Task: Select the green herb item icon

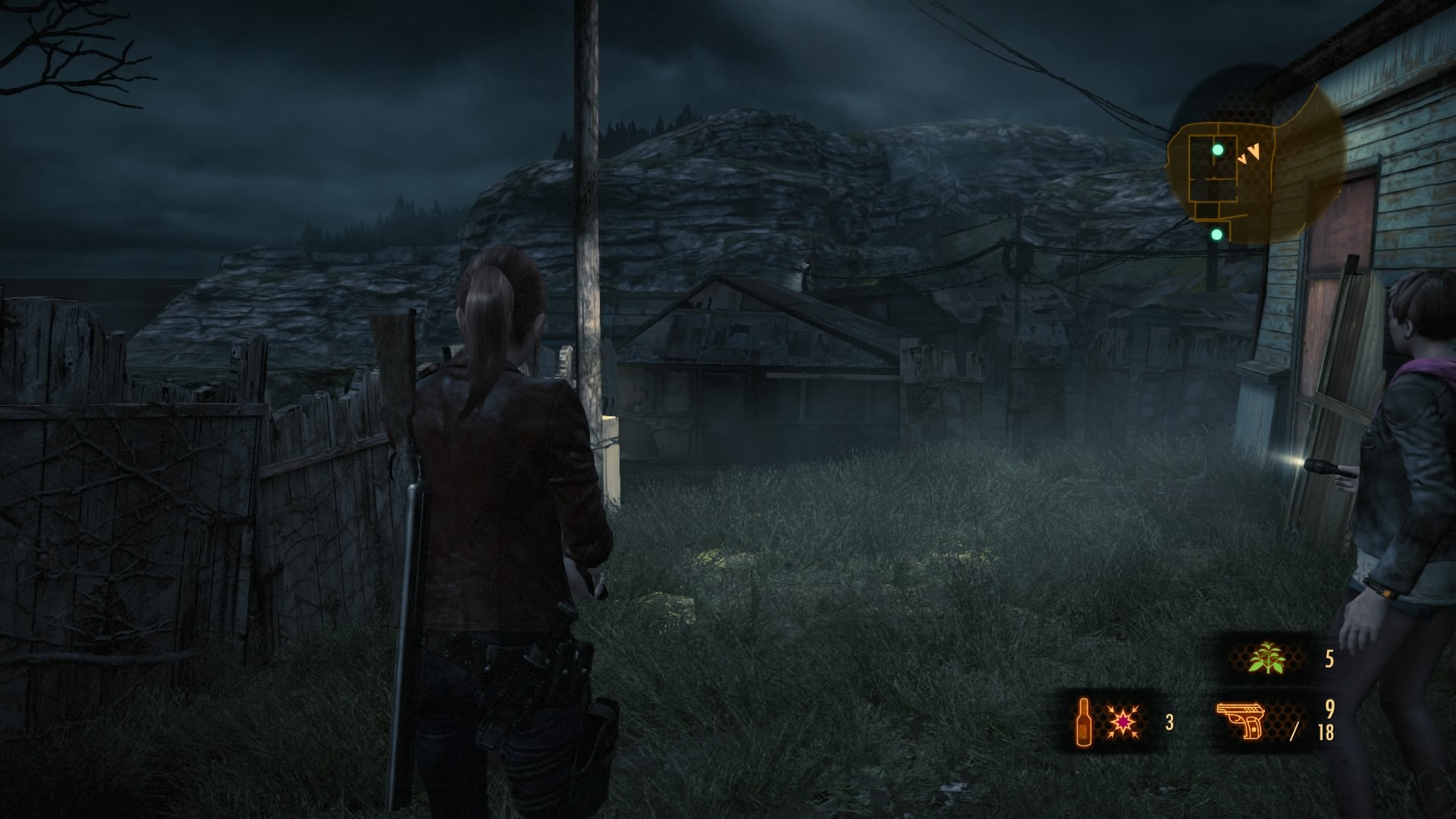Action: [1267, 658]
